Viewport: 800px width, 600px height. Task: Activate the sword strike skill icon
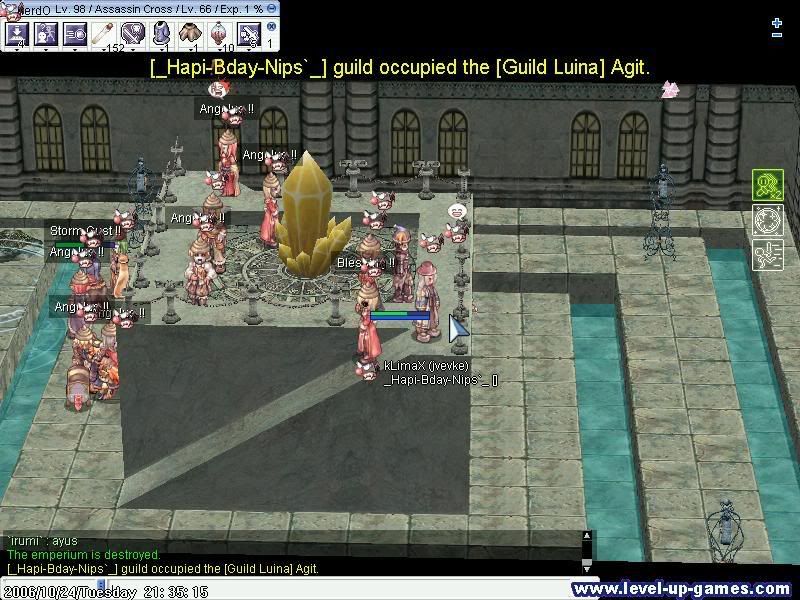point(249,35)
